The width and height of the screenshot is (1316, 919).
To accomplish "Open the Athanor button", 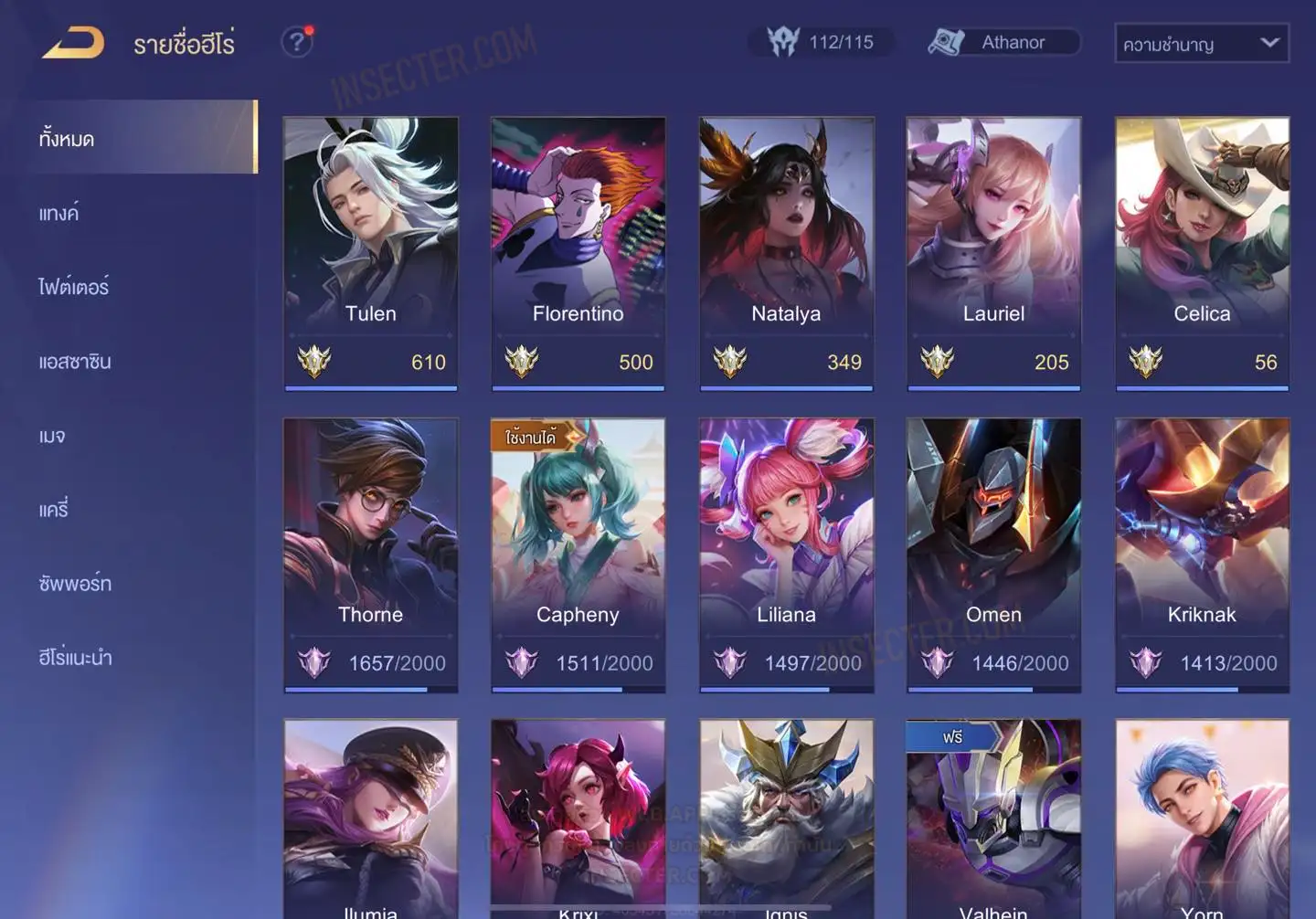I will pyautogui.click(x=1003, y=42).
